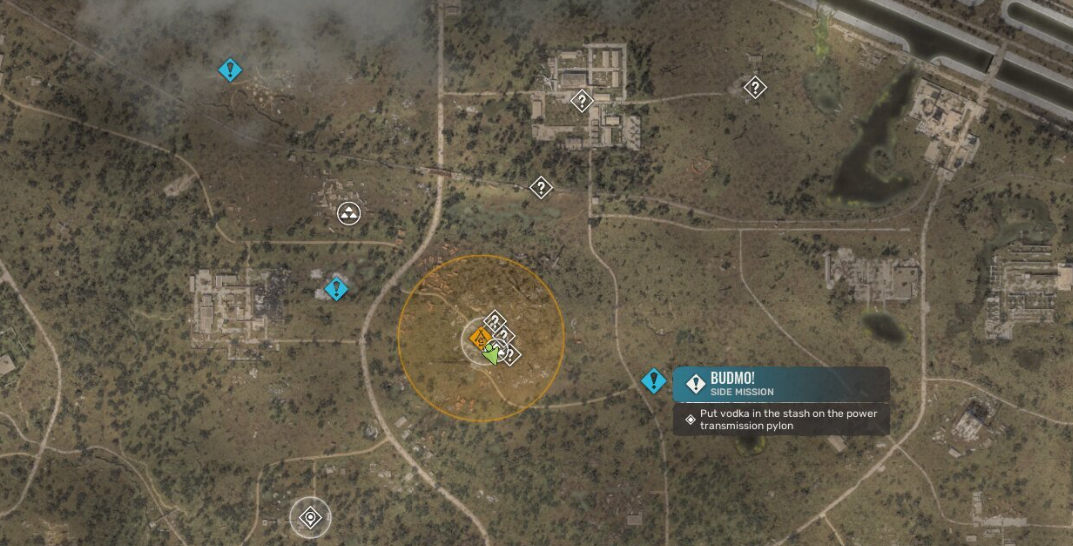Choose the crosshair target marker

coord(309,518)
